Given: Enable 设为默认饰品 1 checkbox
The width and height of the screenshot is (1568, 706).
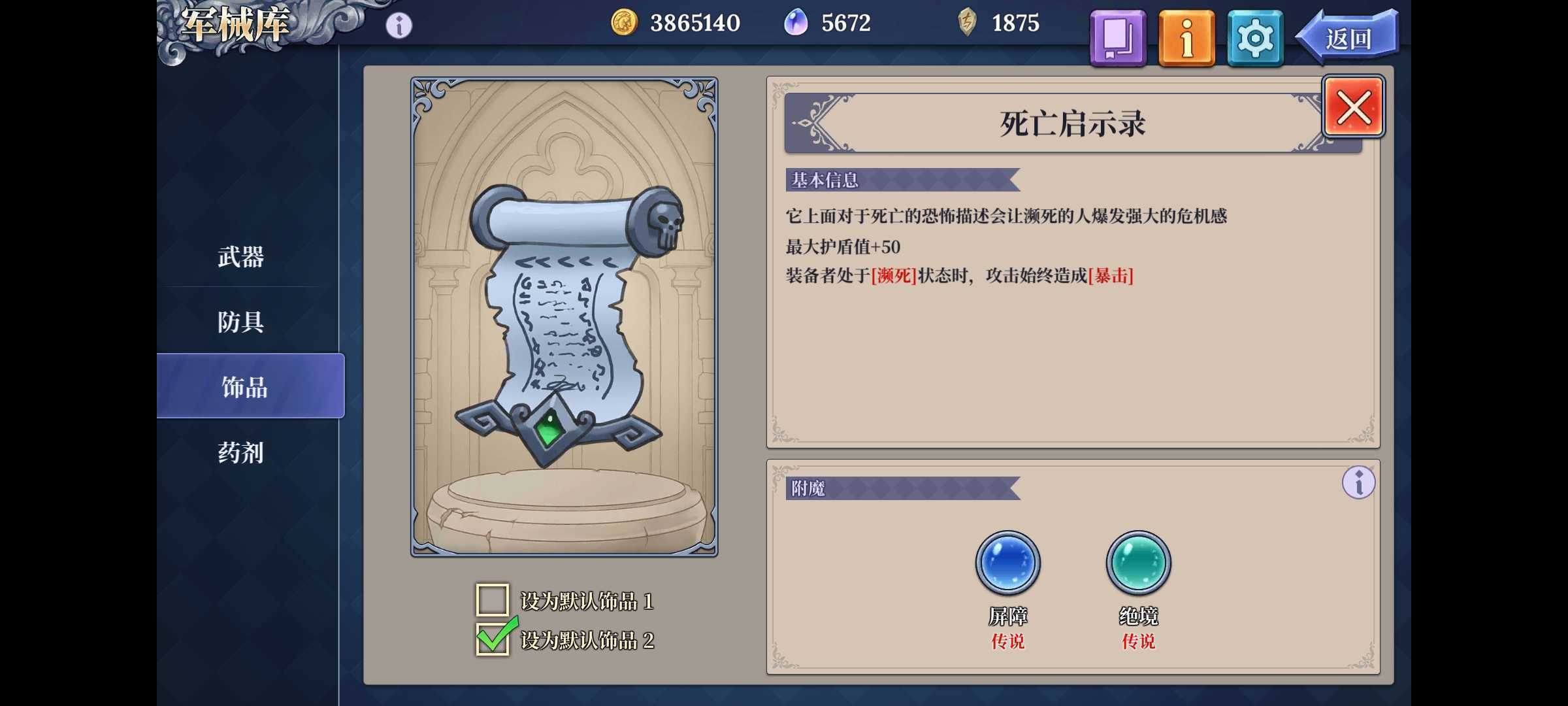Looking at the screenshot, I should 492,601.
